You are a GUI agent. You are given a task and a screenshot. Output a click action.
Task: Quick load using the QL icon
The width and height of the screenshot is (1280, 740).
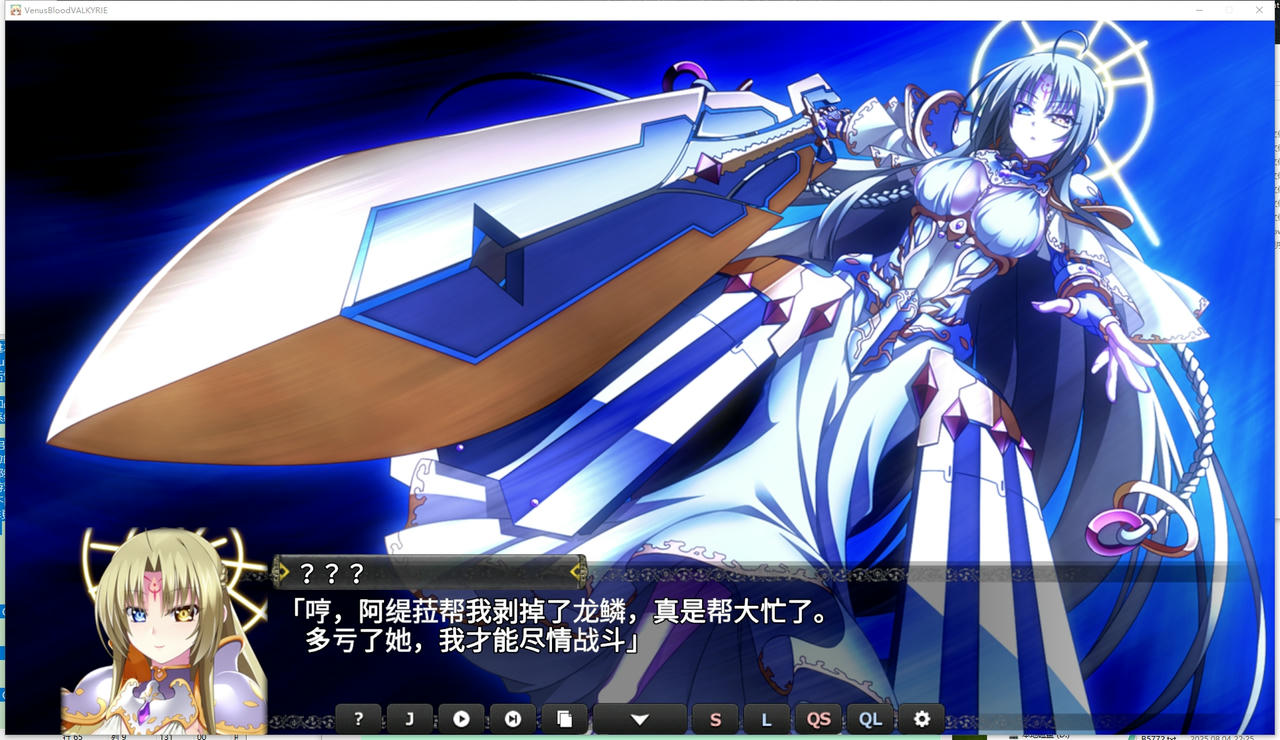[870, 718]
